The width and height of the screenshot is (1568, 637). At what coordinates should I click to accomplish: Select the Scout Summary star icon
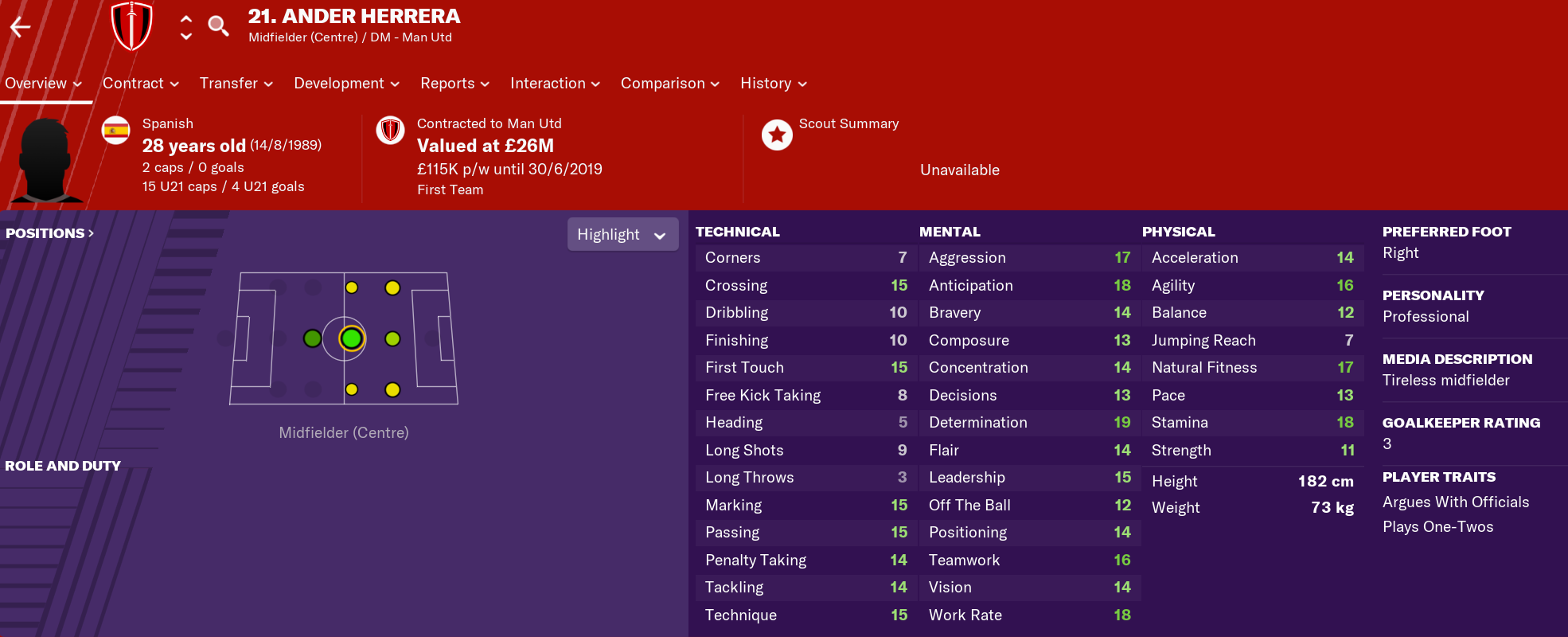click(x=776, y=135)
